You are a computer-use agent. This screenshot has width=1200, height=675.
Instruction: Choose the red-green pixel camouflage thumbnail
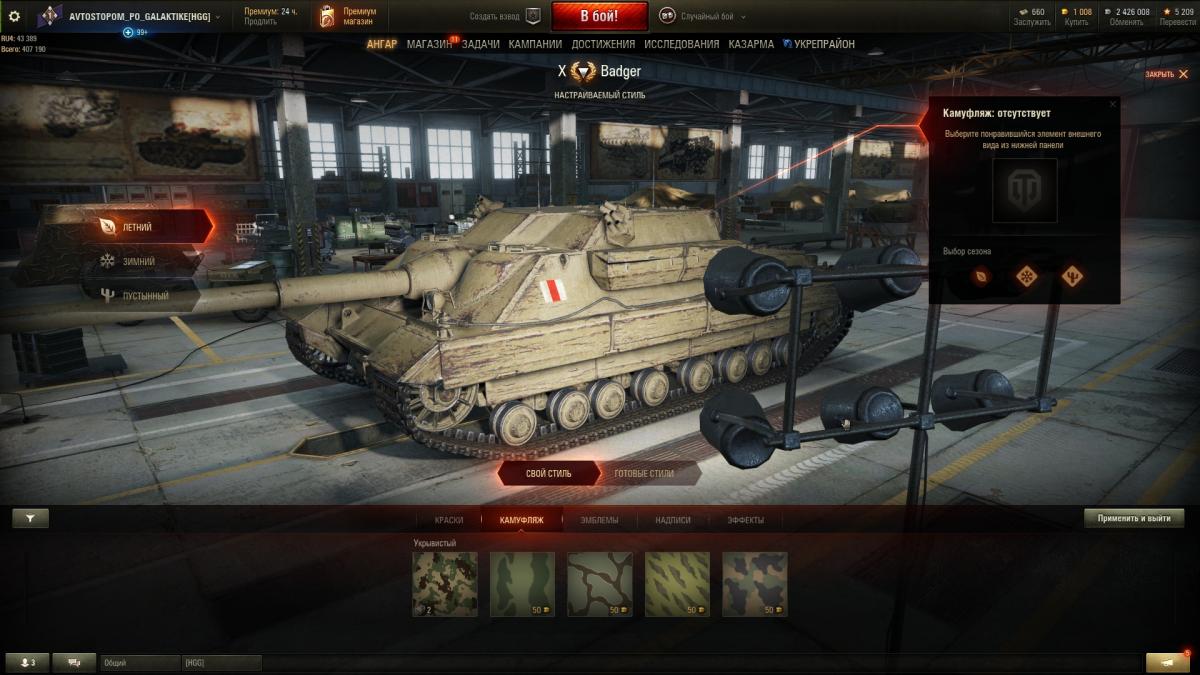pyautogui.click(x=445, y=584)
